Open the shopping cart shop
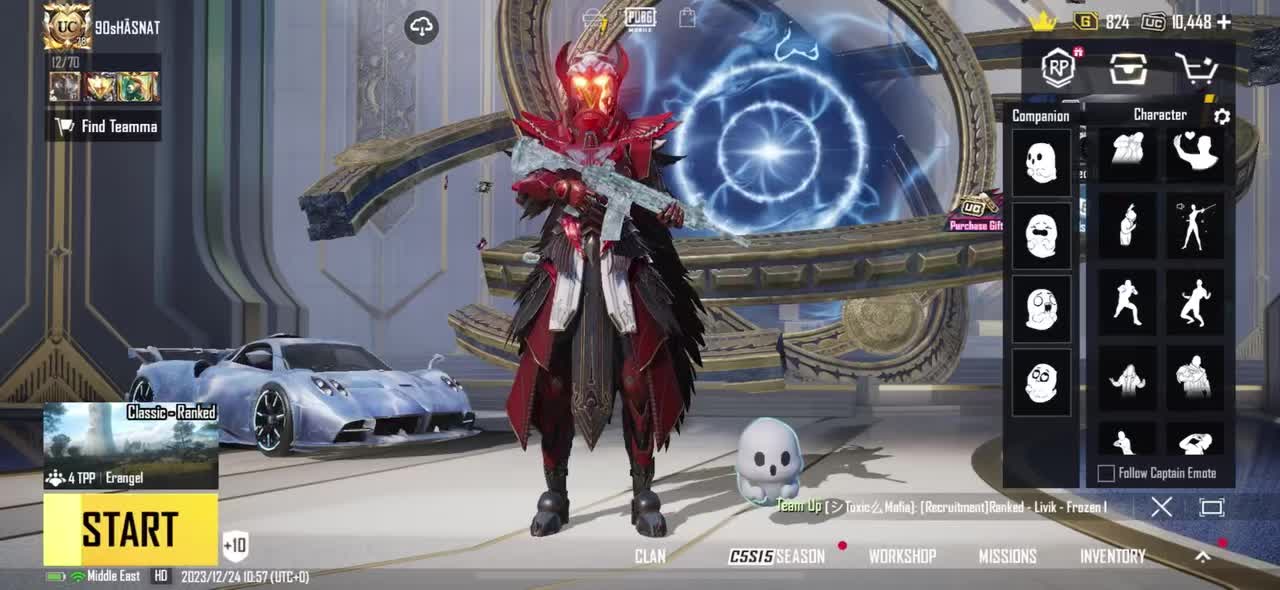The width and height of the screenshot is (1280, 590). [x=1195, y=68]
